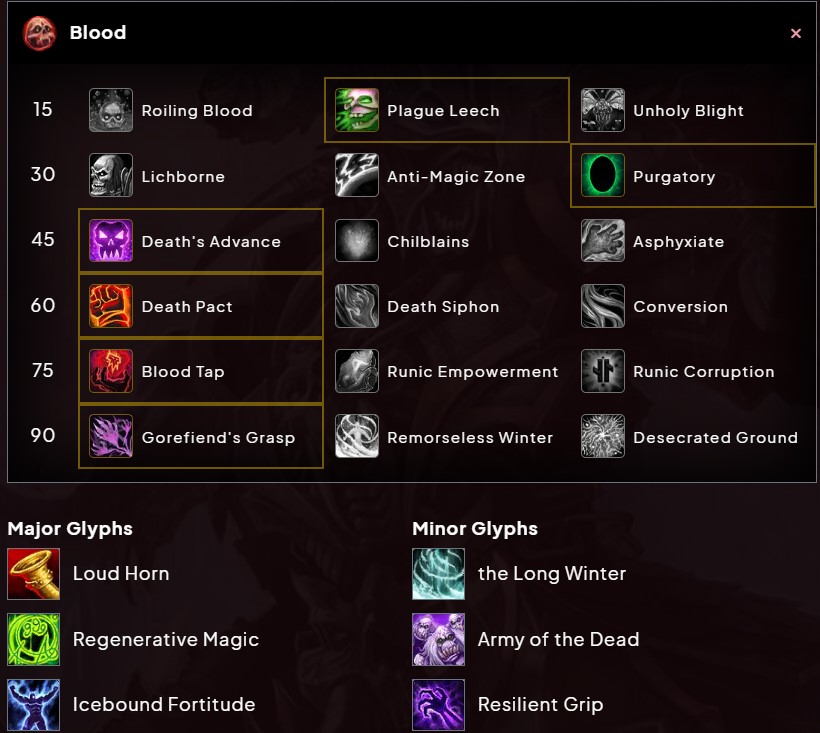This screenshot has width=820, height=733.
Task: Choose the Plague Leech talent
Action: point(443,111)
